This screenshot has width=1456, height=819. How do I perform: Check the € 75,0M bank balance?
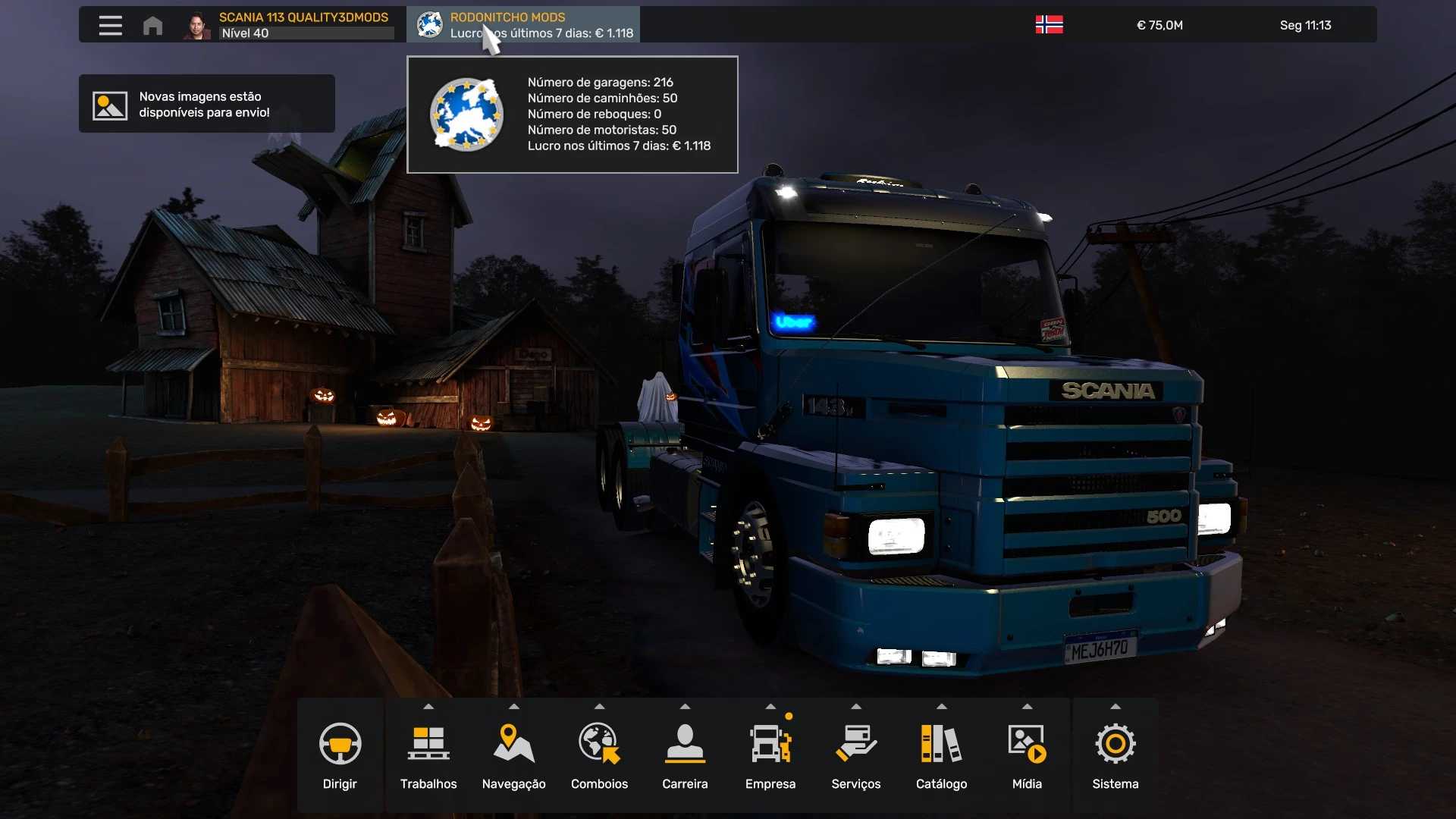pyautogui.click(x=1159, y=25)
